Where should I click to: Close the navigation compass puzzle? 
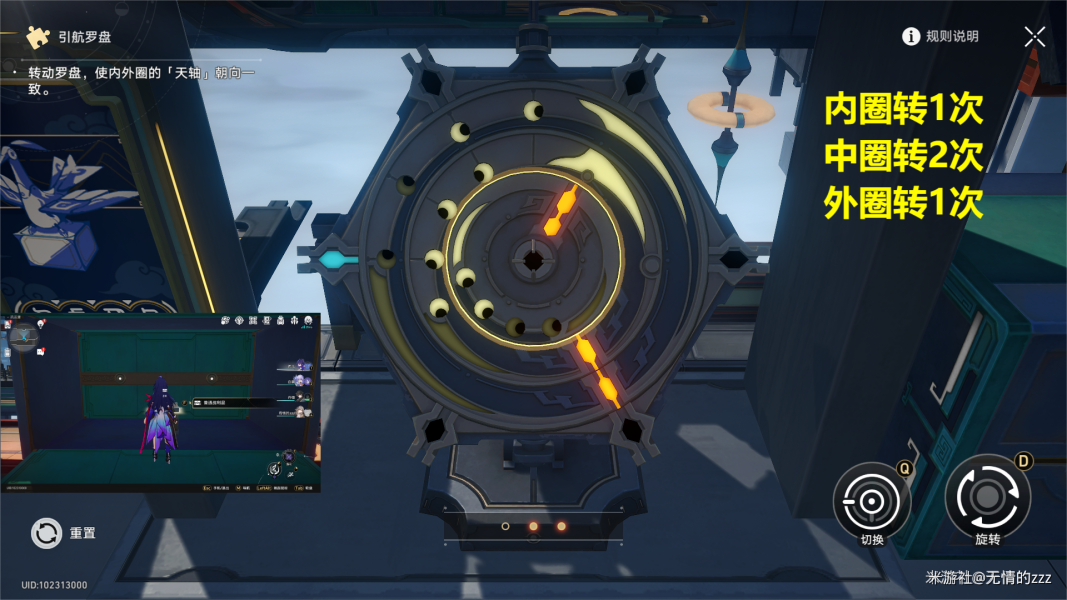coord(1035,37)
